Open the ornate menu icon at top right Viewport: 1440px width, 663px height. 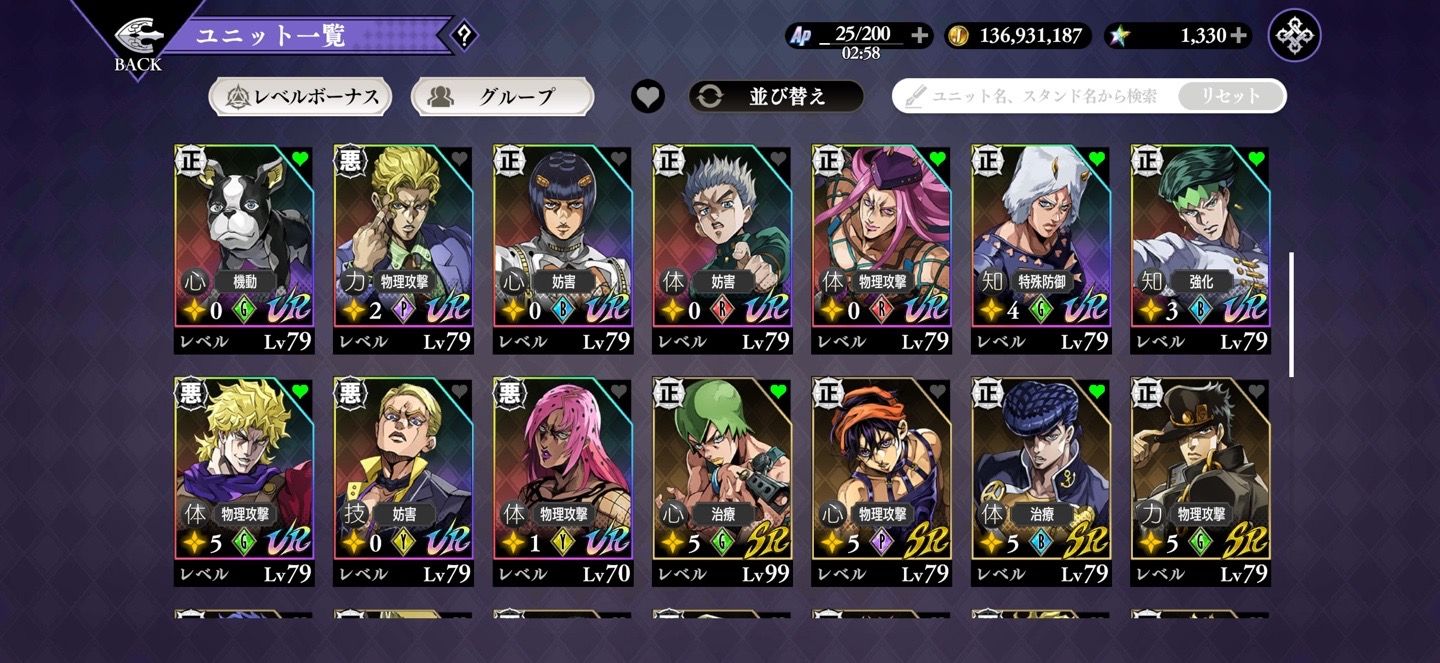[1294, 36]
